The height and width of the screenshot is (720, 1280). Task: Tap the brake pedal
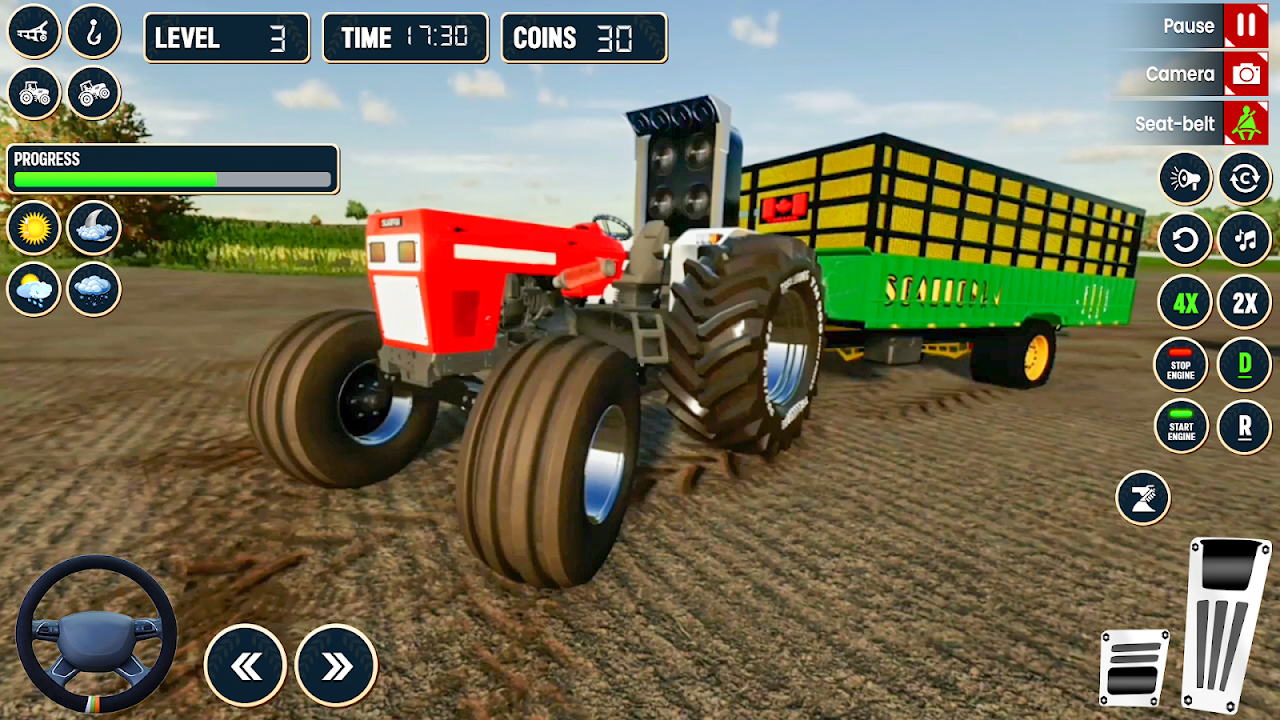tap(1134, 667)
